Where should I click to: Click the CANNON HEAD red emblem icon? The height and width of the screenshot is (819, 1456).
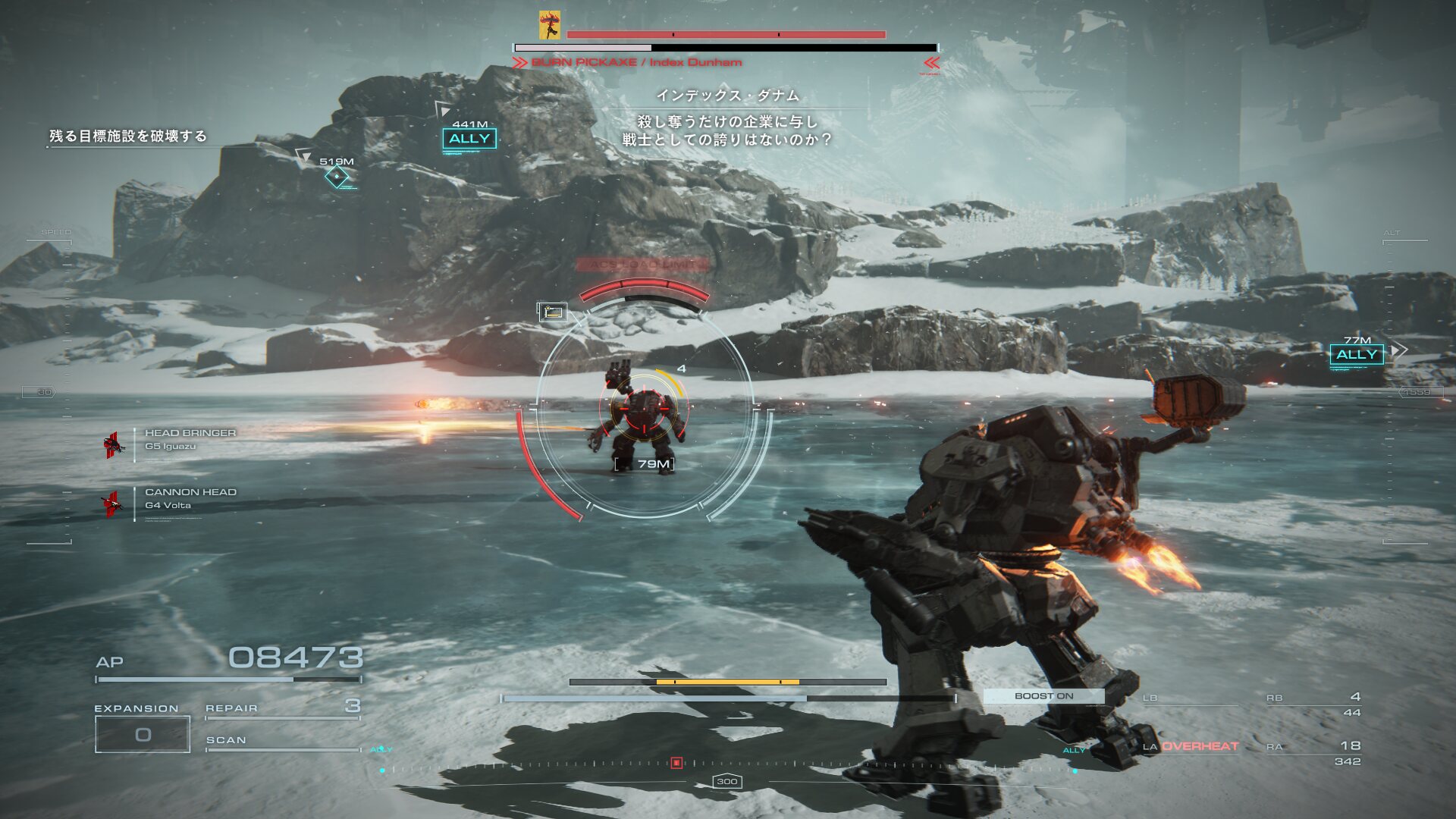(112, 504)
